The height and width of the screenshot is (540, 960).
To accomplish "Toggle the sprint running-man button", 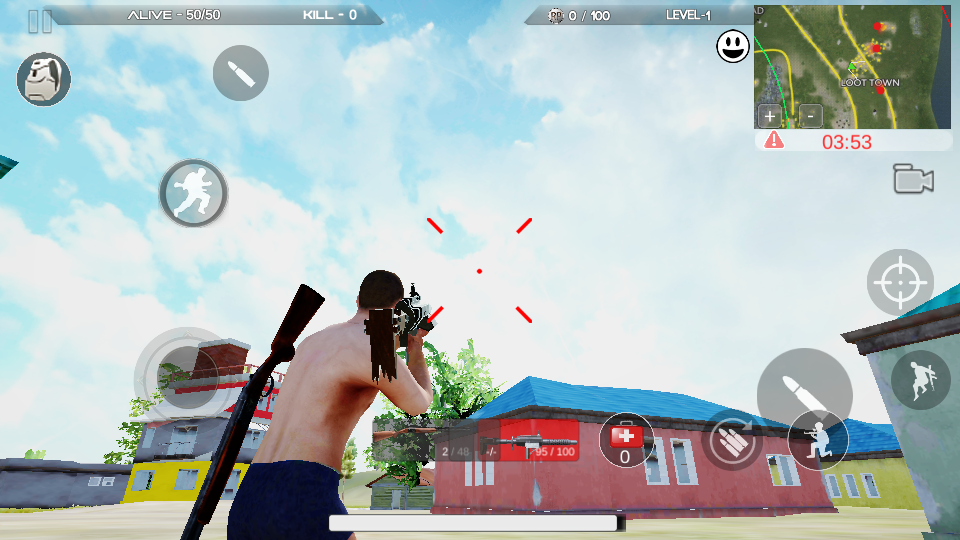I will (194, 193).
